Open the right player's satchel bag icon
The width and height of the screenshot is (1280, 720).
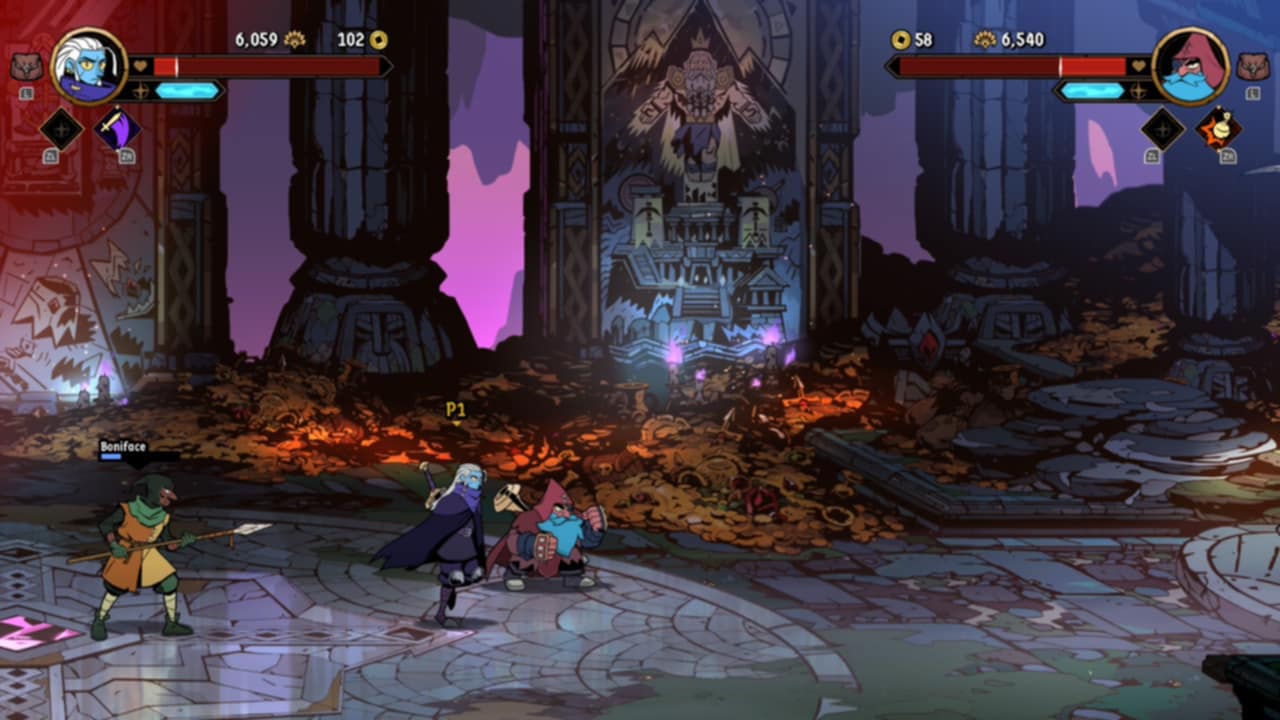pos(1252,67)
